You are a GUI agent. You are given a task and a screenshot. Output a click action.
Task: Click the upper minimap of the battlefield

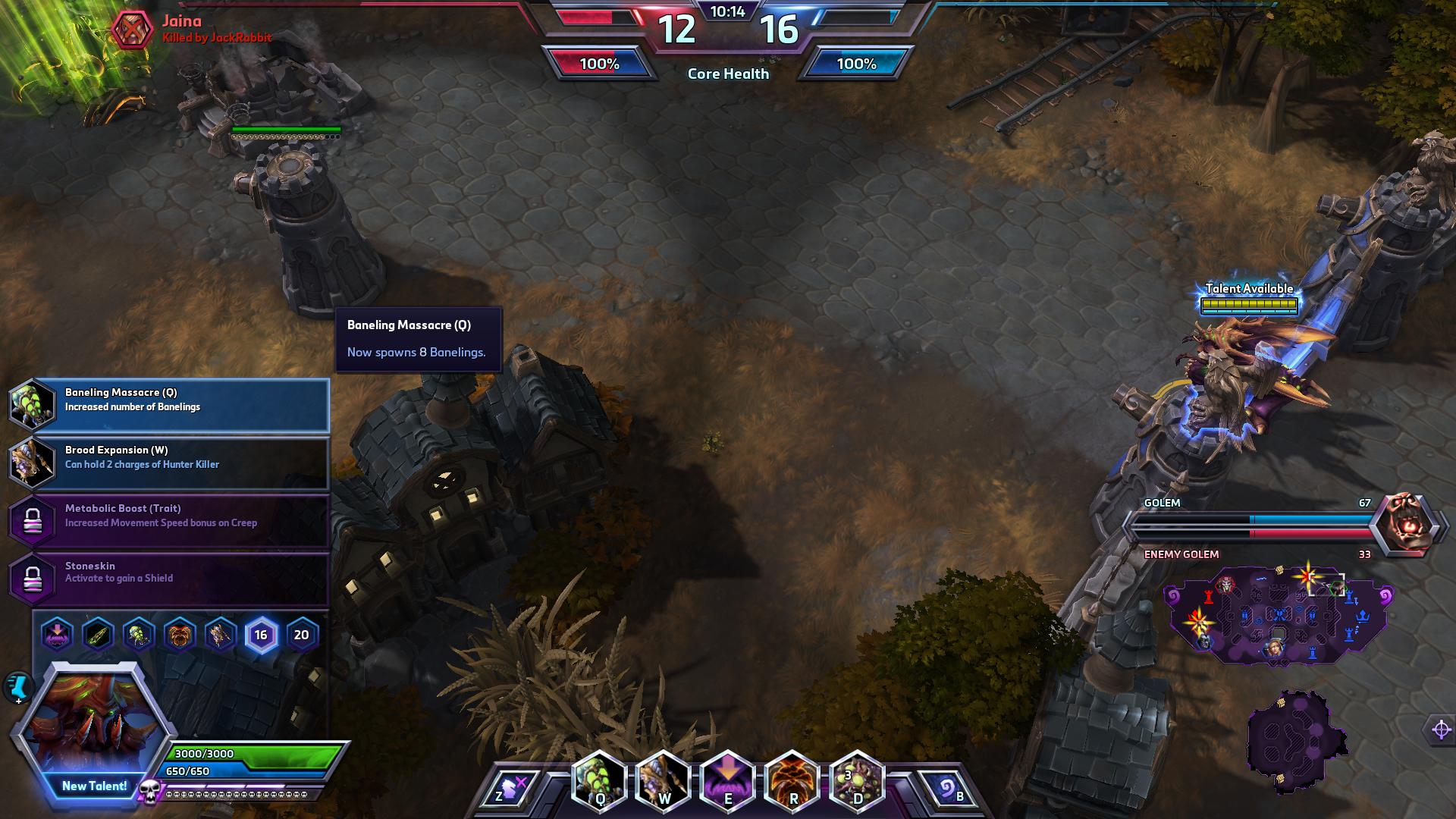point(1279,616)
